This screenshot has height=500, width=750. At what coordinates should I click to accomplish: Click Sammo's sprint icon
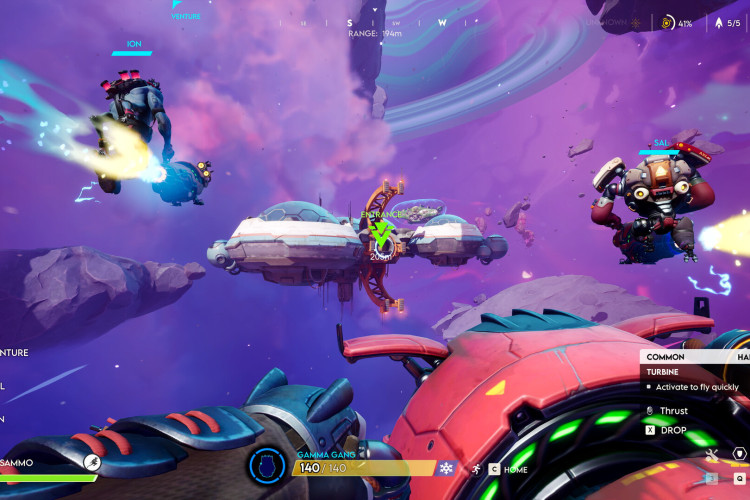(x=92, y=462)
